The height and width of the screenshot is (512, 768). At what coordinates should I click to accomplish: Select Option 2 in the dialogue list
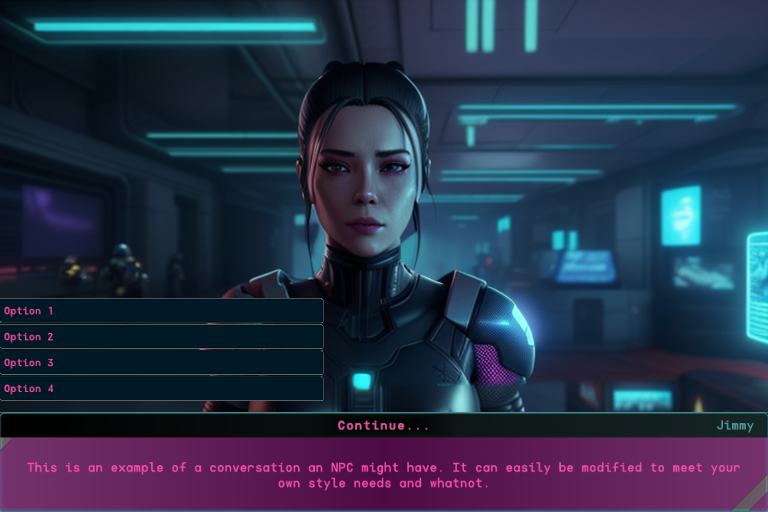161,337
